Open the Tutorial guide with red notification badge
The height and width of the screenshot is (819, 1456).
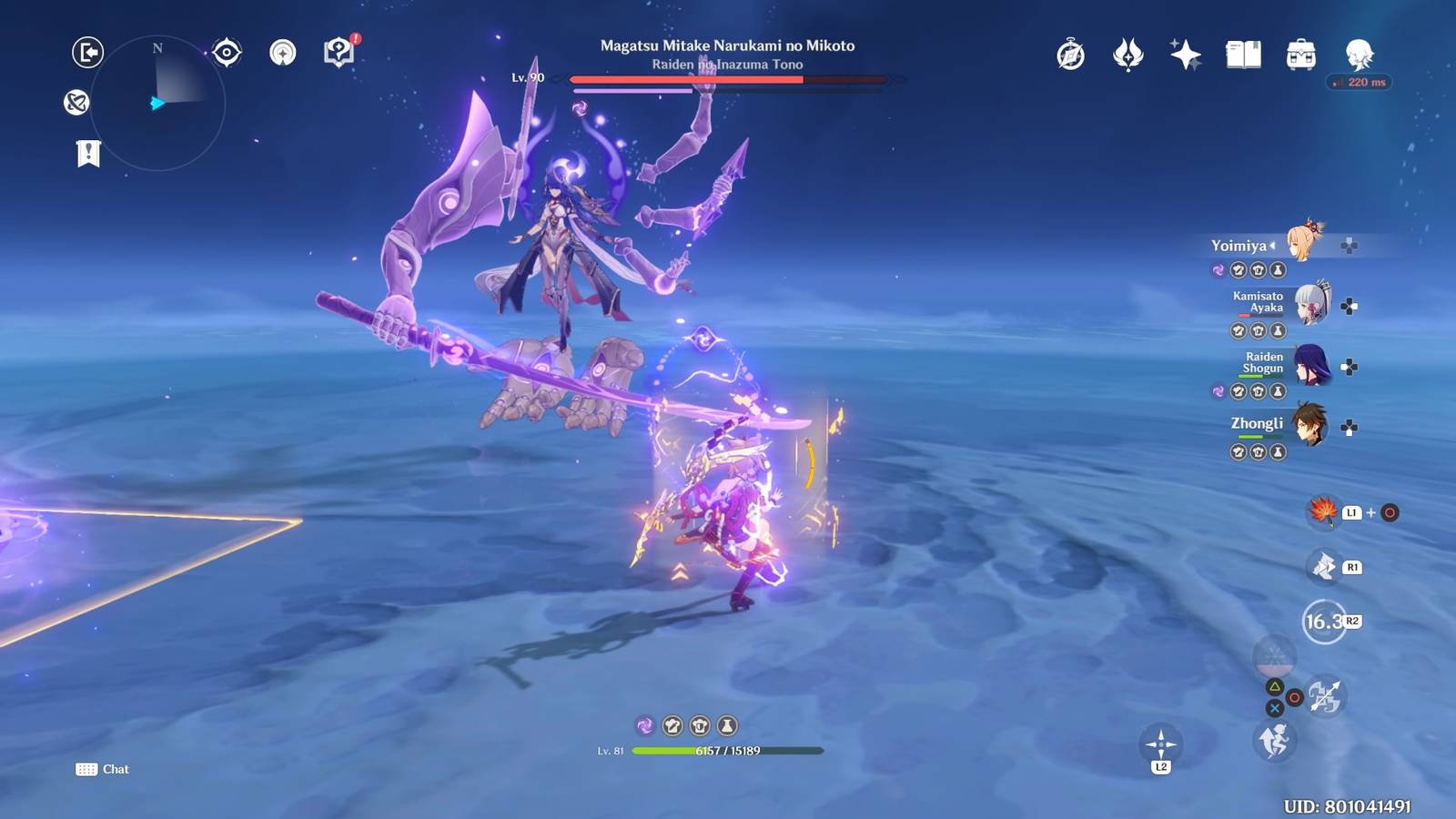(339, 52)
